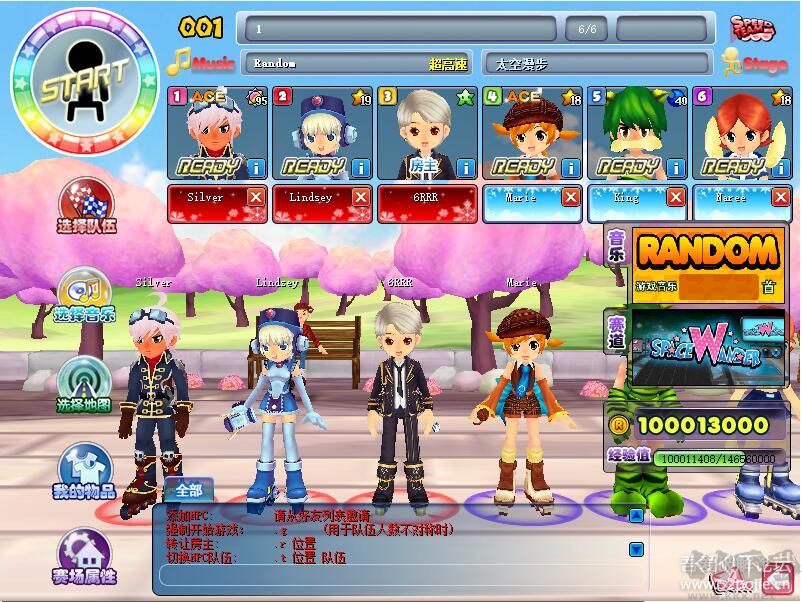Kick King with the X button
Viewport: 802px width, 602px height.
tap(676, 198)
